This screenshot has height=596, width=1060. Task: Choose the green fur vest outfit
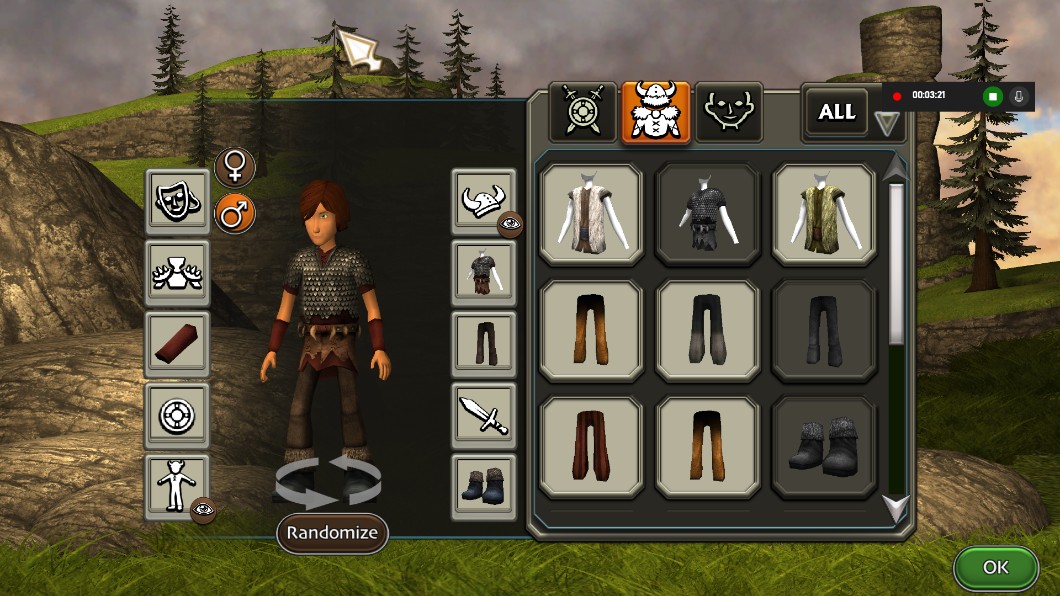(x=825, y=214)
